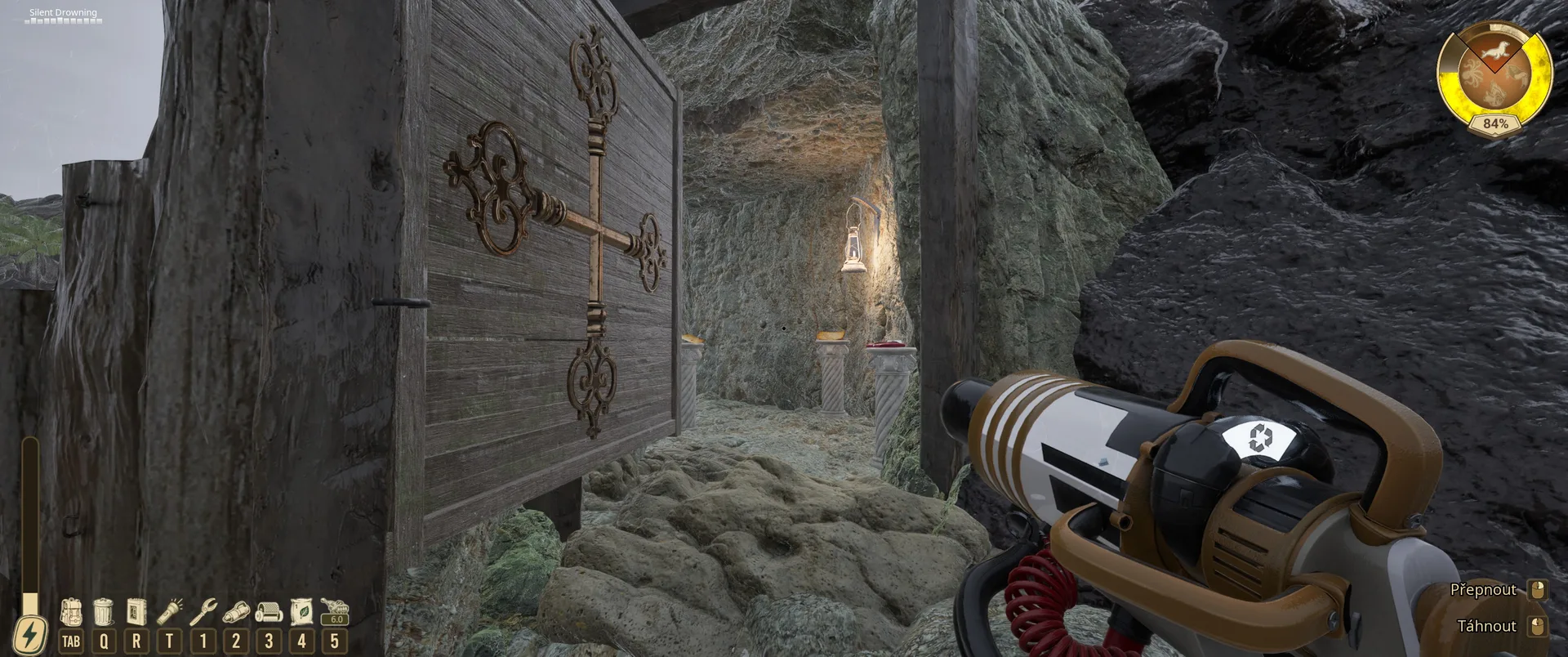Click the lightning bolt energy icon
This screenshot has height=657, width=1568.
pyautogui.click(x=30, y=635)
